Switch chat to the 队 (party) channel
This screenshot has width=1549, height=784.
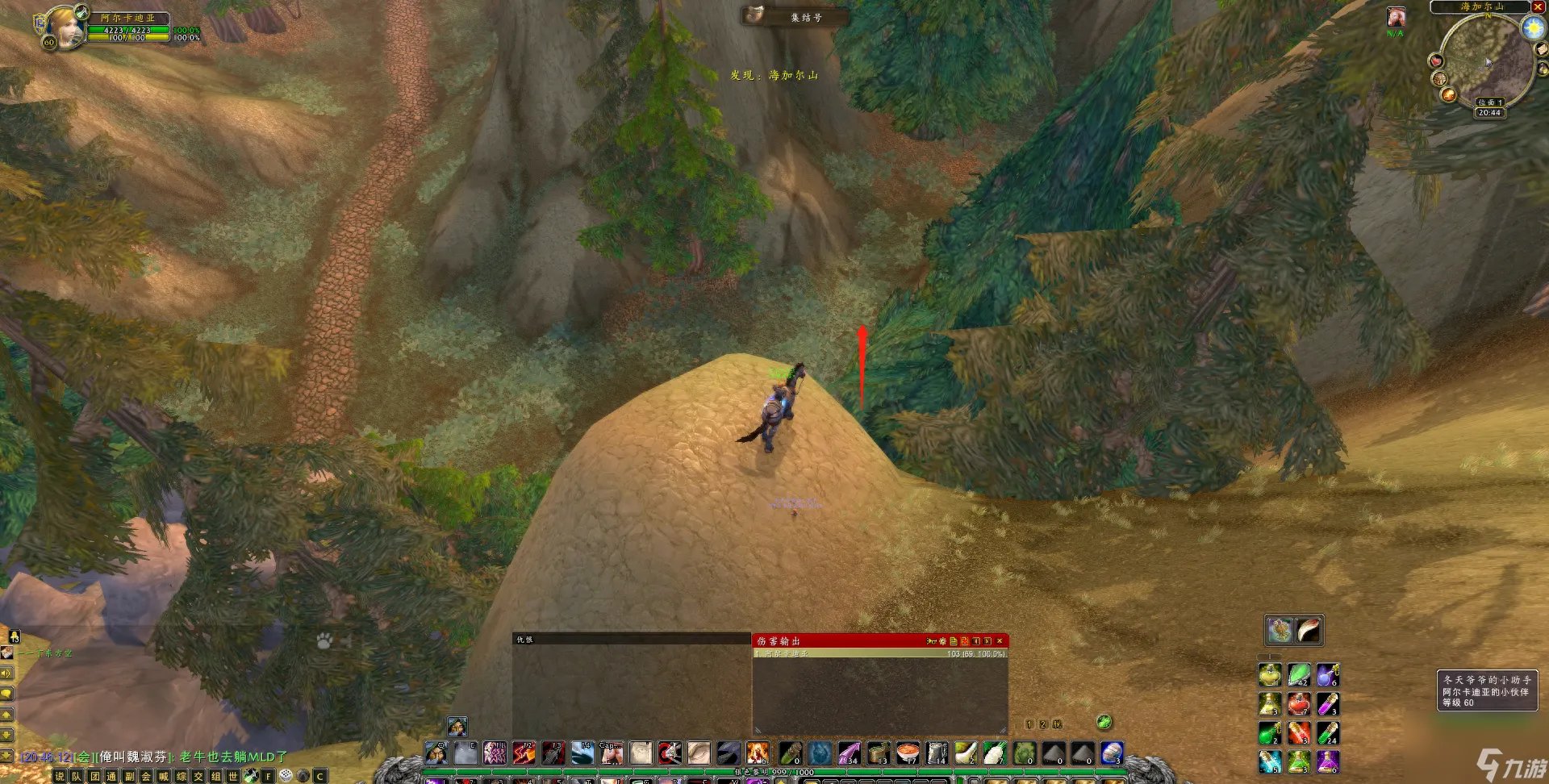point(77,776)
